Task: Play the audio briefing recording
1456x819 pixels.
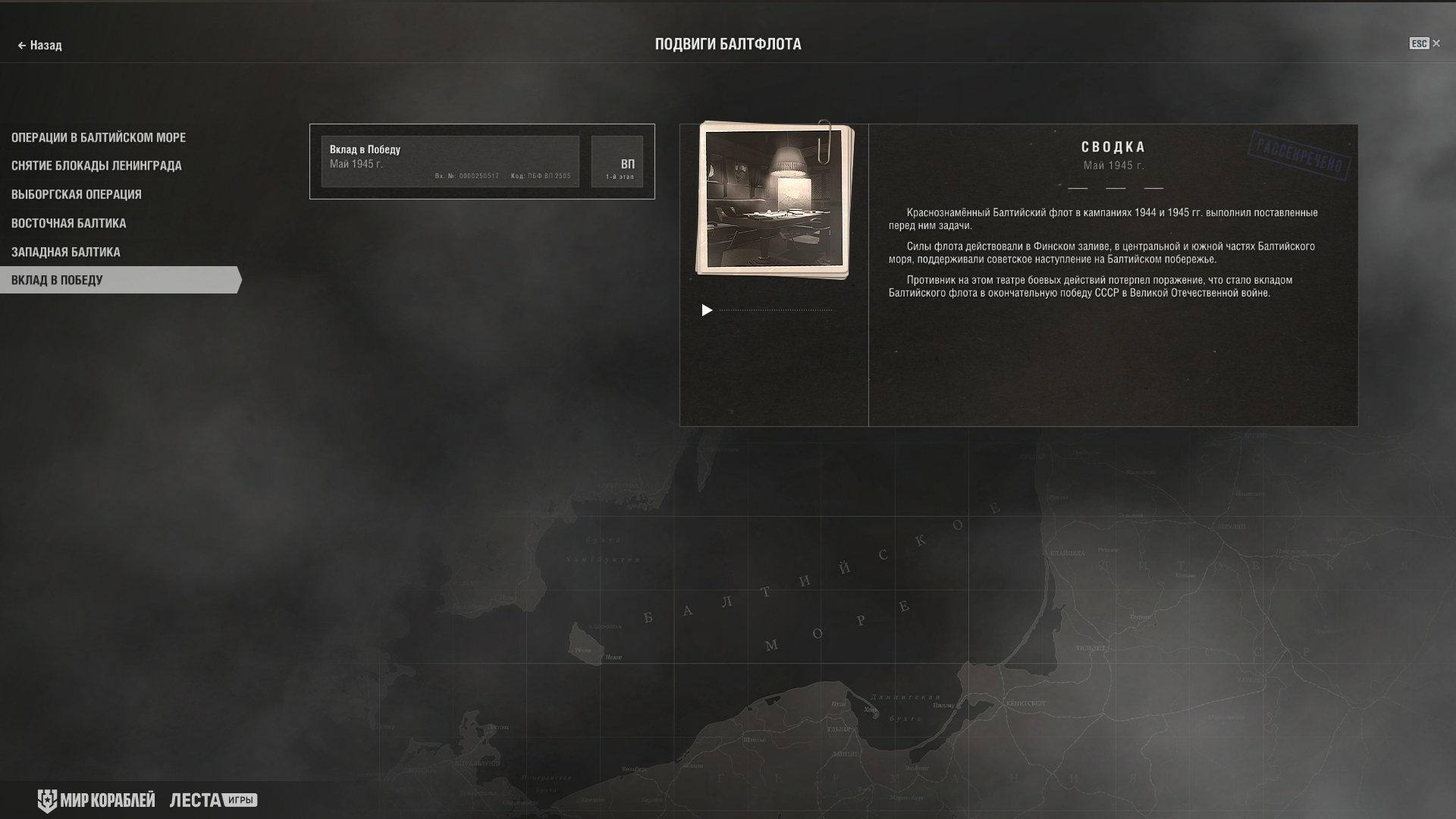Action: (707, 310)
